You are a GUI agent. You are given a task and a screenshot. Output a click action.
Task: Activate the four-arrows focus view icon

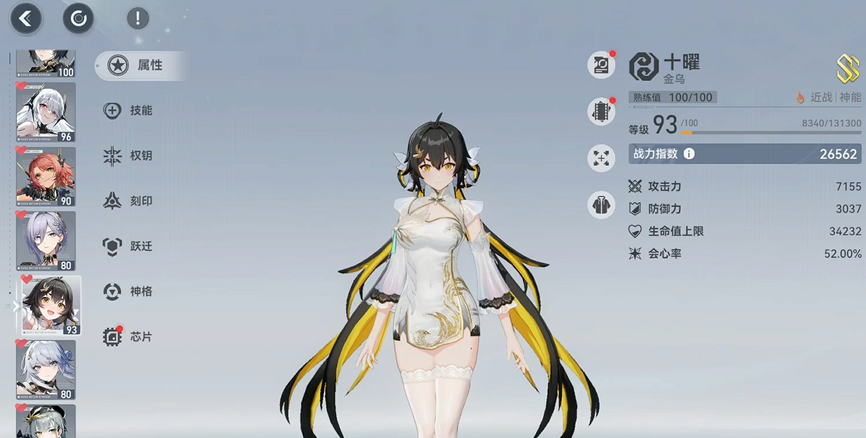(x=601, y=157)
